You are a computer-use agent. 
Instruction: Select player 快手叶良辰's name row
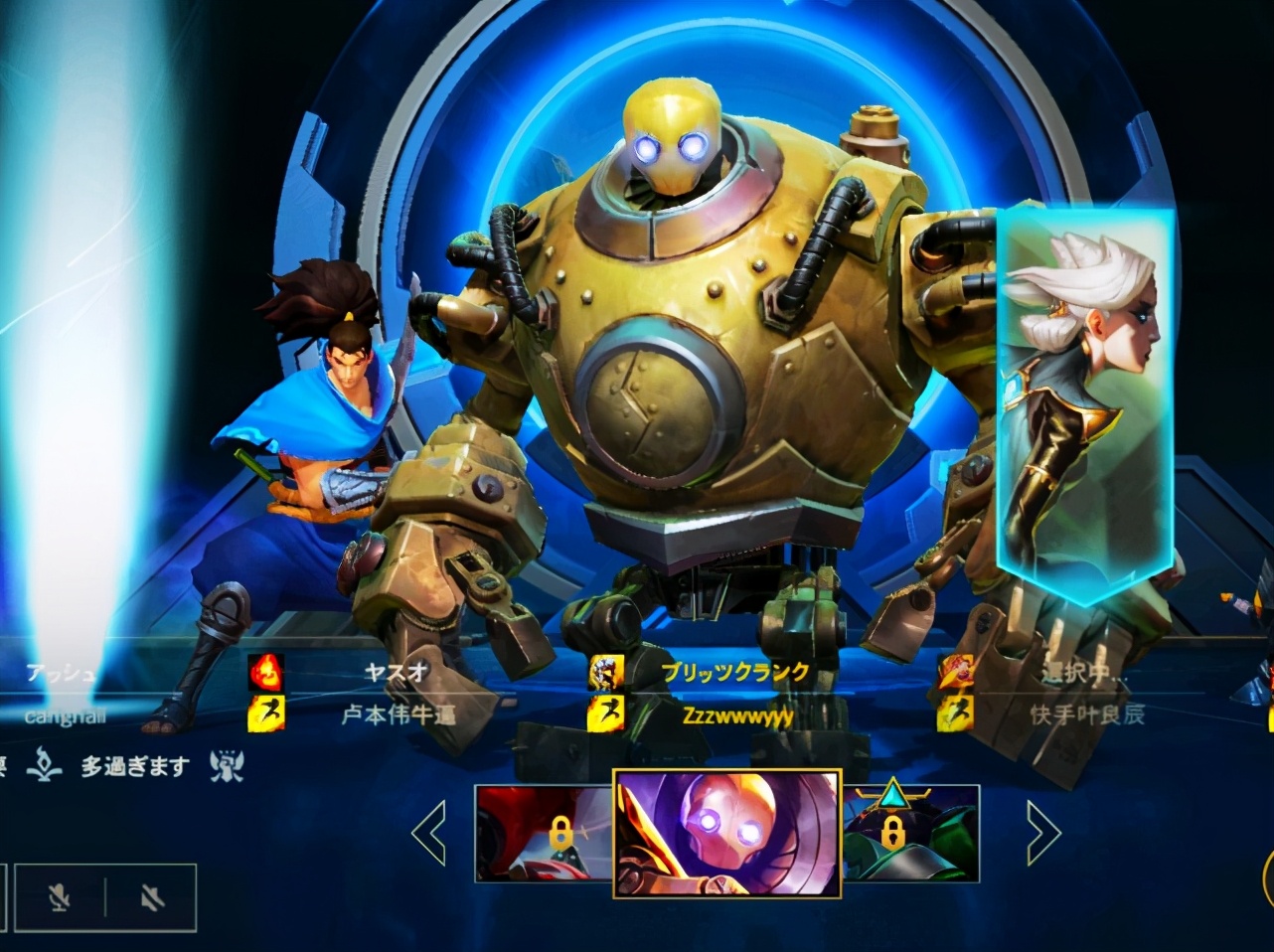(x=1086, y=714)
